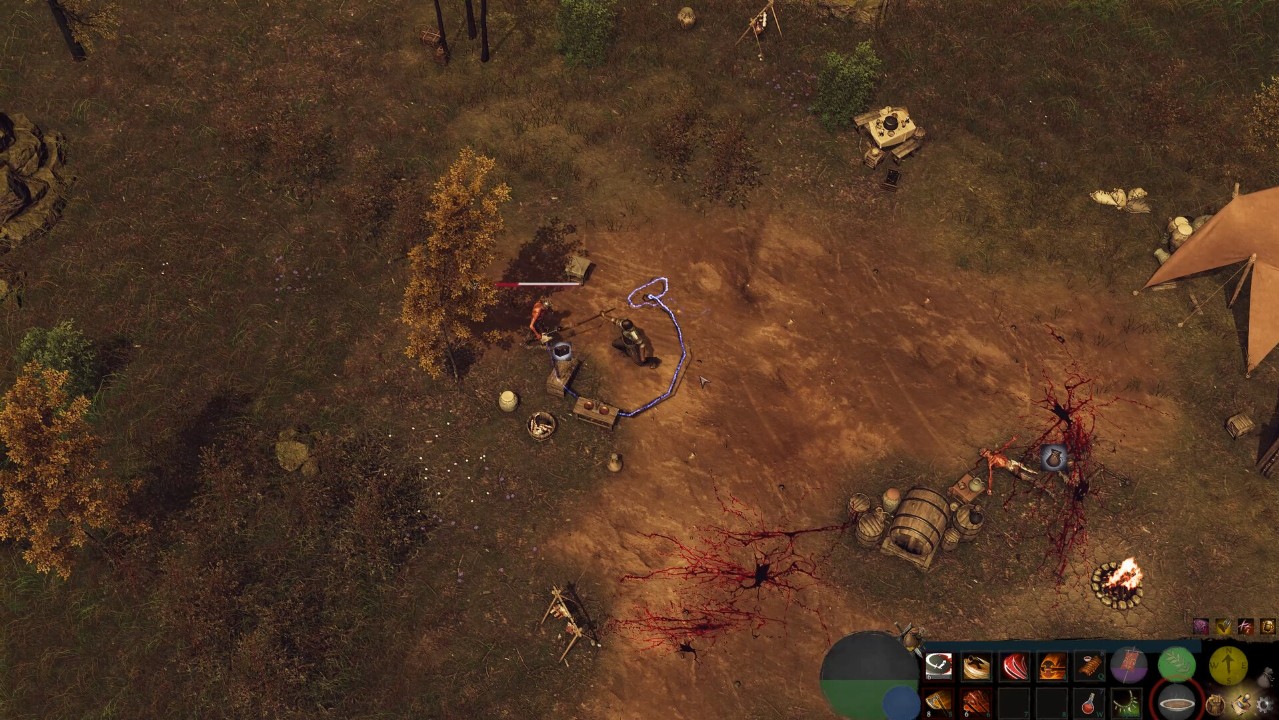The width and height of the screenshot is (1279, 720).
Task: Use the whirlwind spin ability
Action: (x=977, y=666)
